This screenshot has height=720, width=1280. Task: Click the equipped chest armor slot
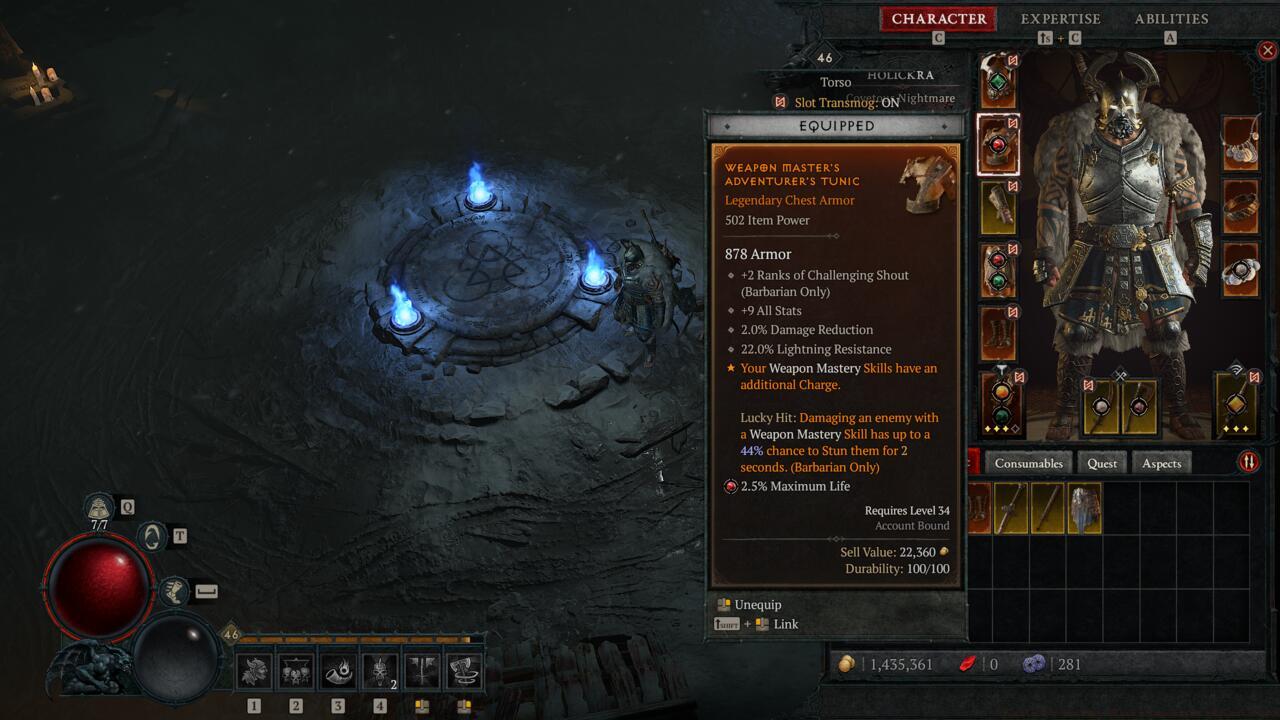coord(998,145)
